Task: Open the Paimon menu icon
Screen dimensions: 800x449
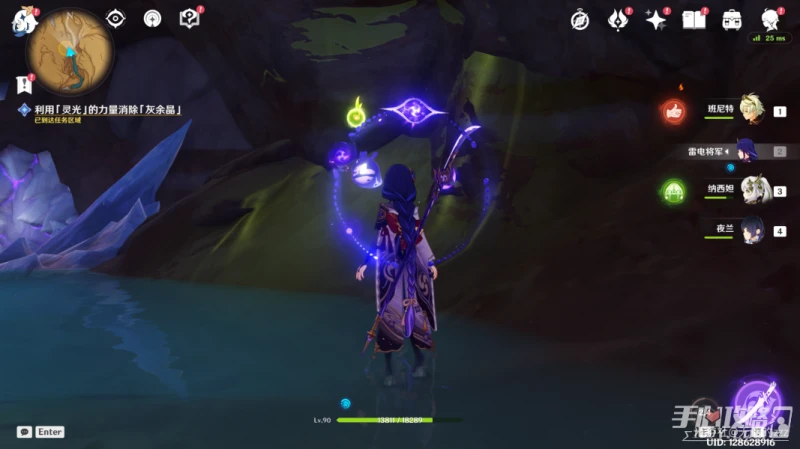Action: coord(23,21)
